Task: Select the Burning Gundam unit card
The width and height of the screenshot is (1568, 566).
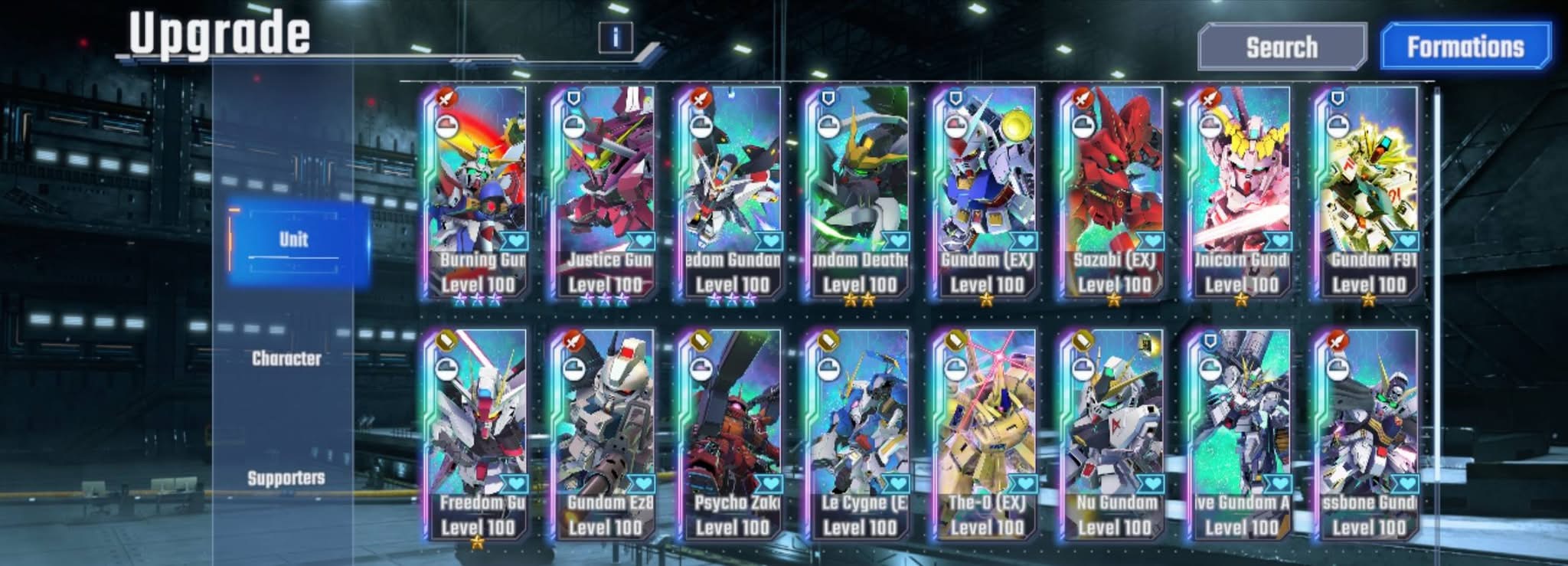Action: (478, 191)
